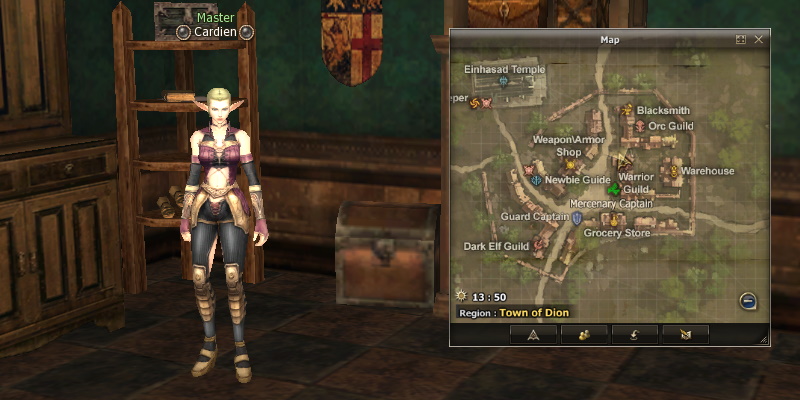Click the Orc Guild mask marker
The width and height of the screenshot is (800, 400).
pos(640,126)
